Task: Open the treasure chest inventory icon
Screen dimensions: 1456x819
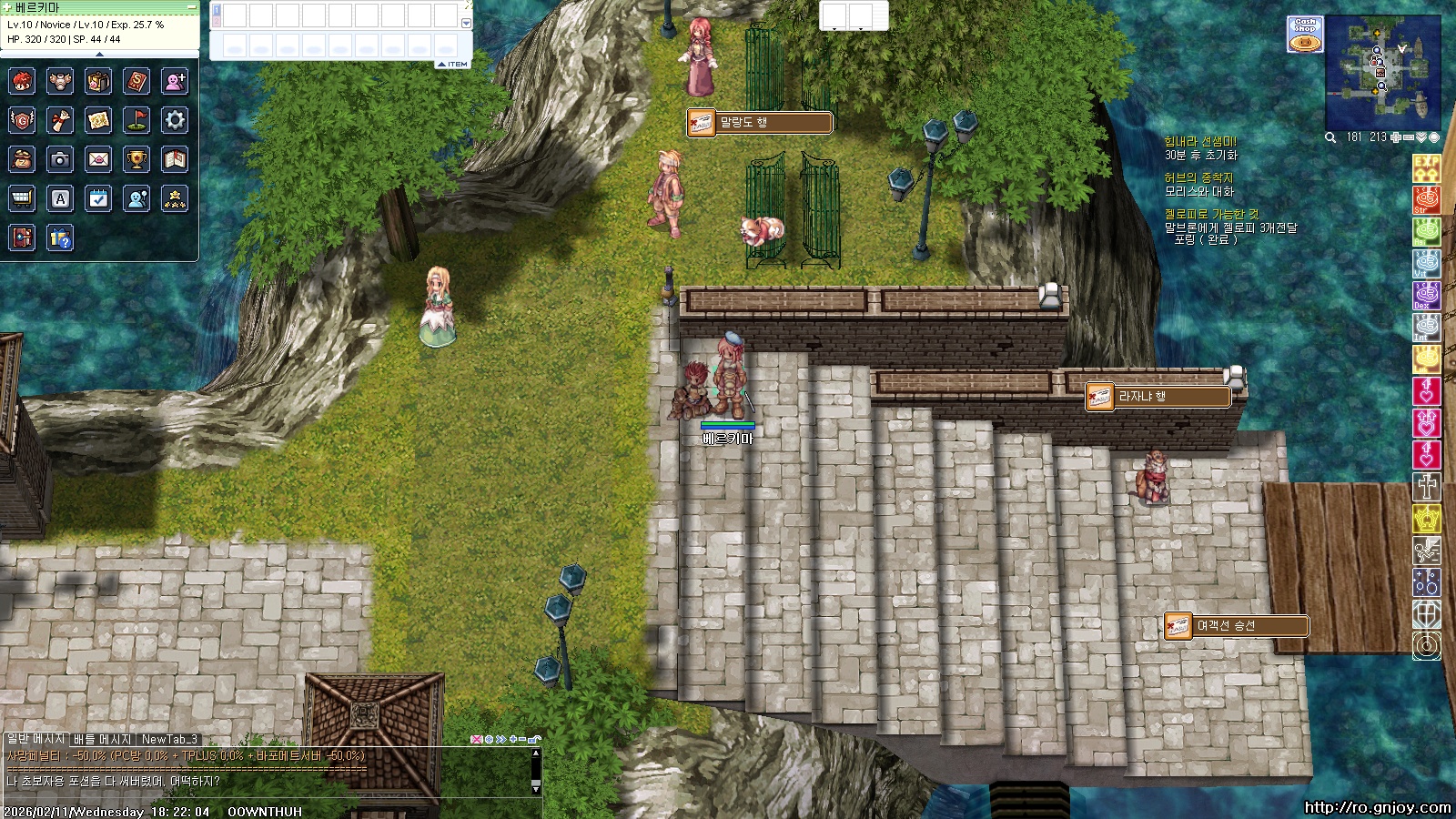Action: pos(98,81)
